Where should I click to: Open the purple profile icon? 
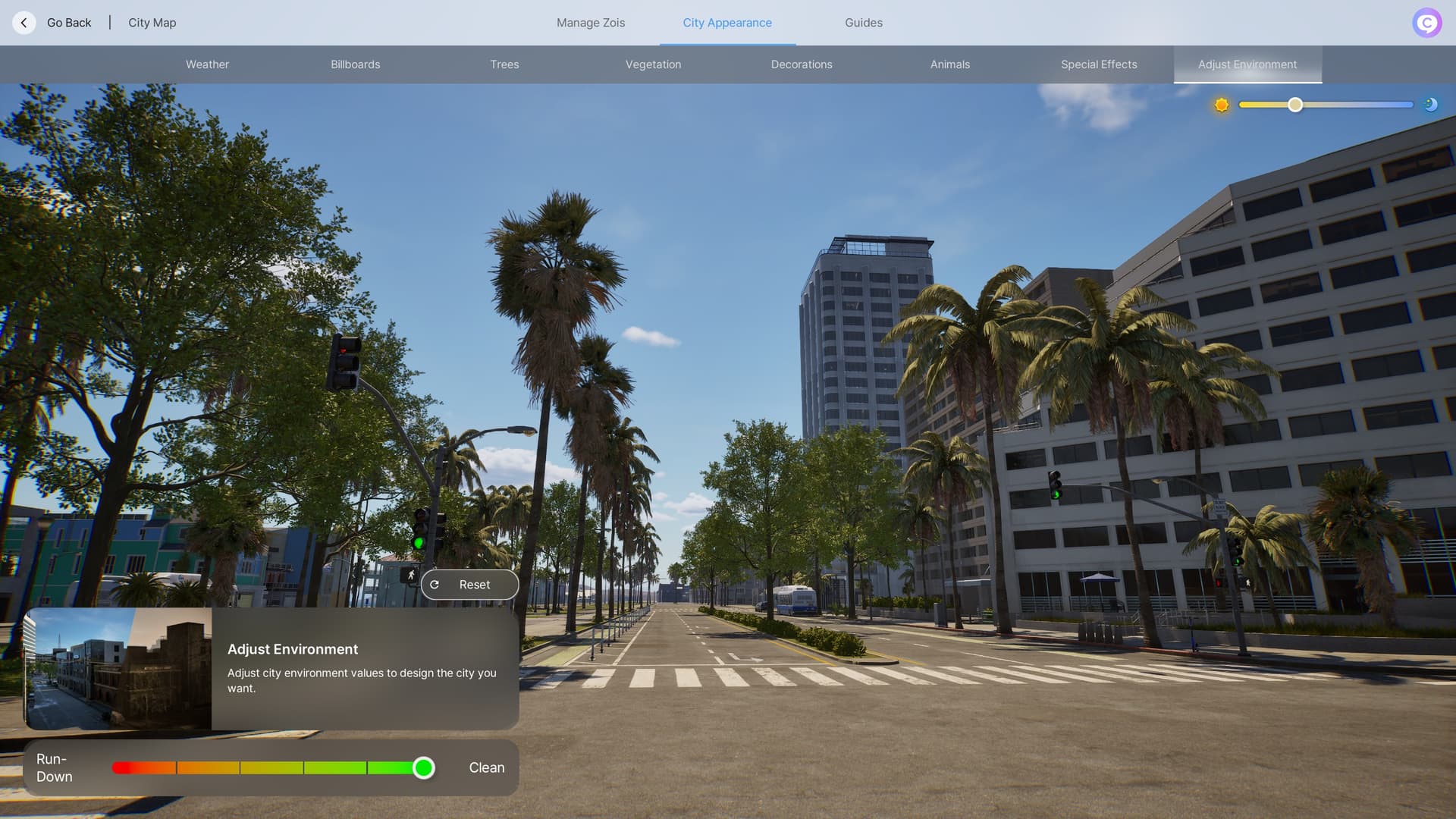pyautogui.click(x=1426, y=23)
